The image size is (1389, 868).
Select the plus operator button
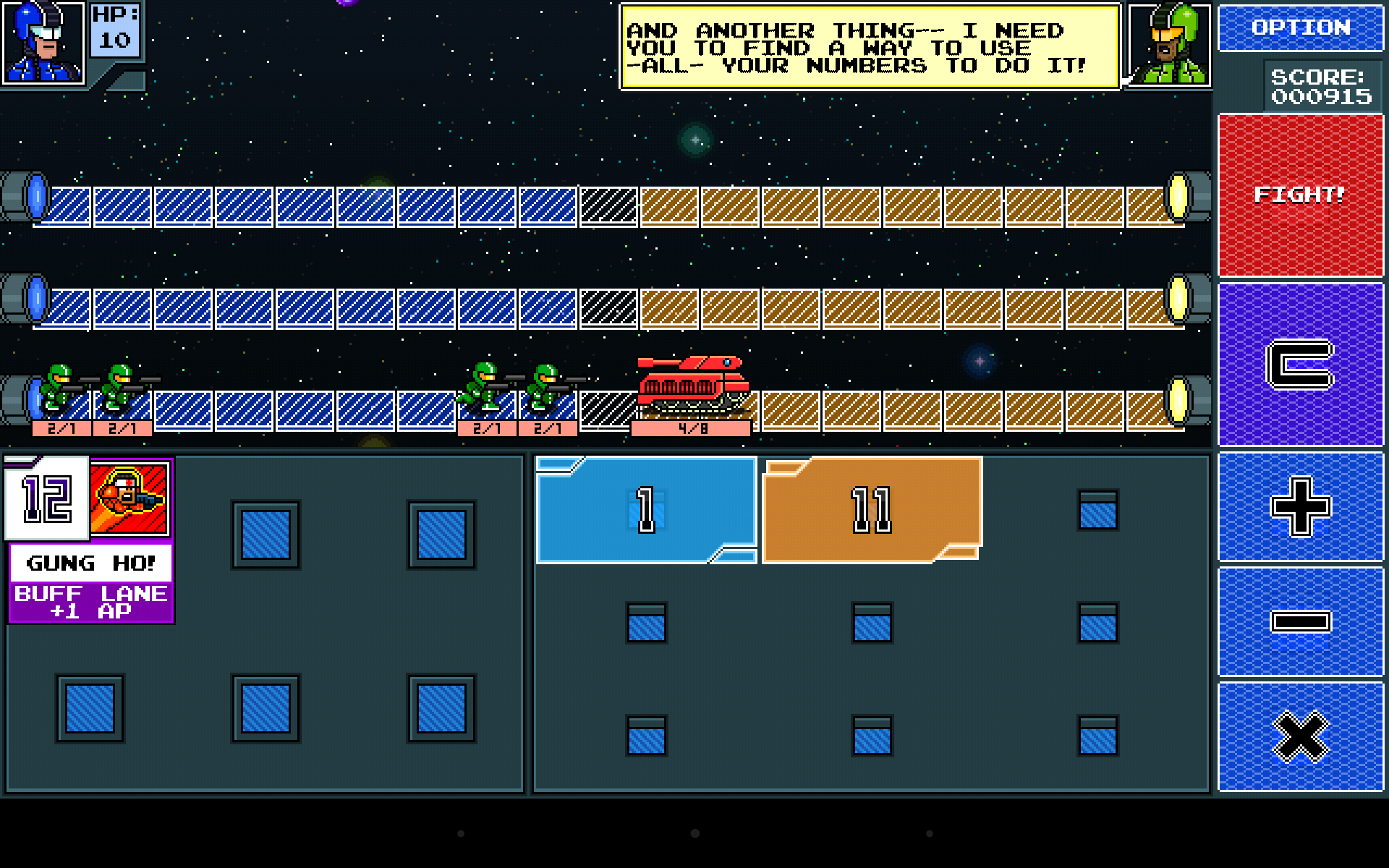[x=1300, y=507]
